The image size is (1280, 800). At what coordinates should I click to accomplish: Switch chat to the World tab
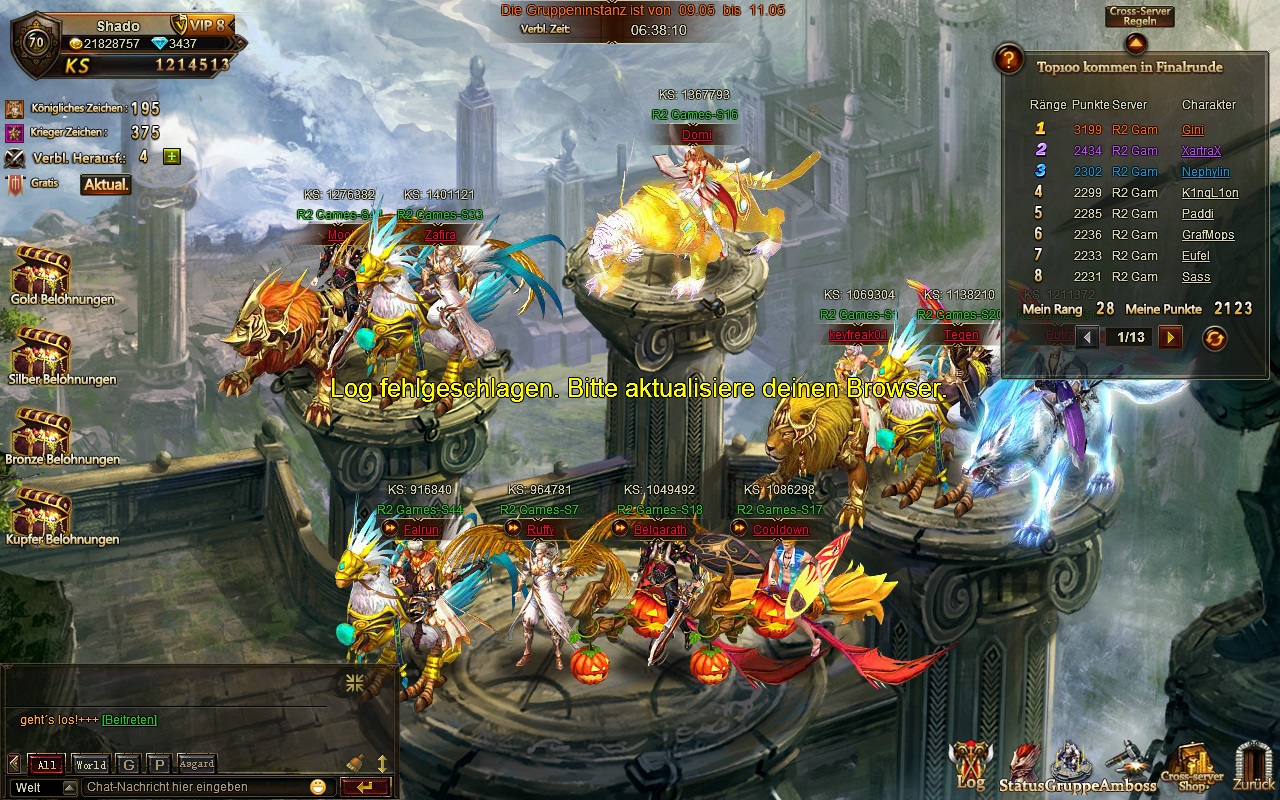point(91,765)
